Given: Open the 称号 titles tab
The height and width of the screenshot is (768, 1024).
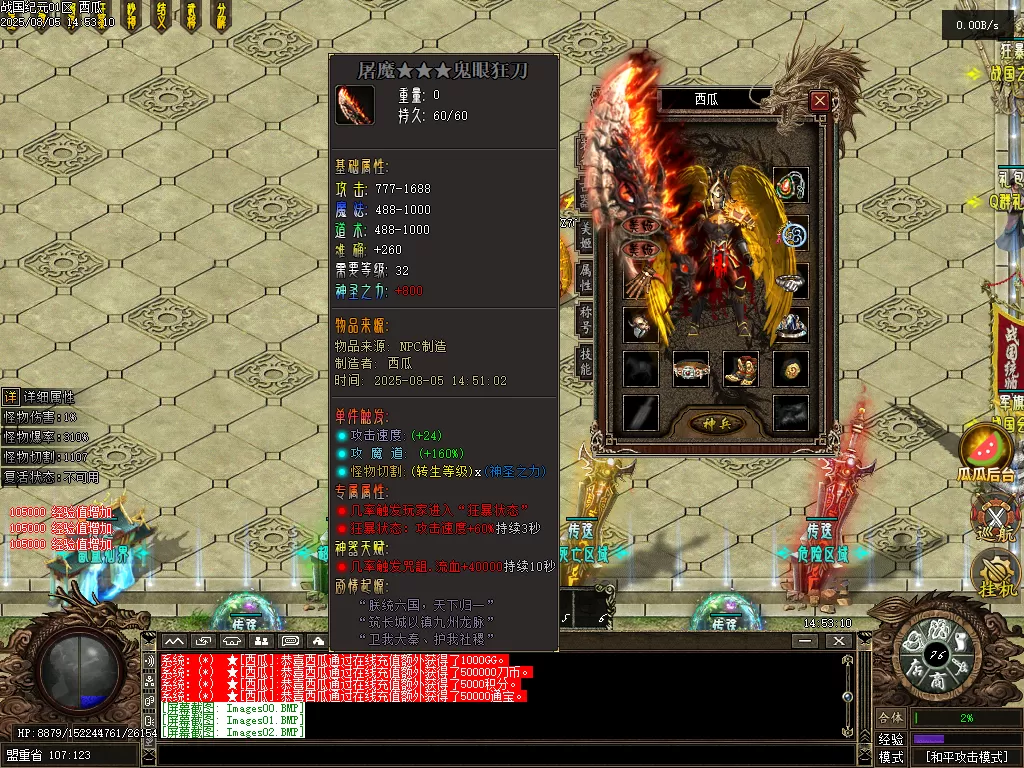Looking at the screenshot, I should click(x=586, y=319).
